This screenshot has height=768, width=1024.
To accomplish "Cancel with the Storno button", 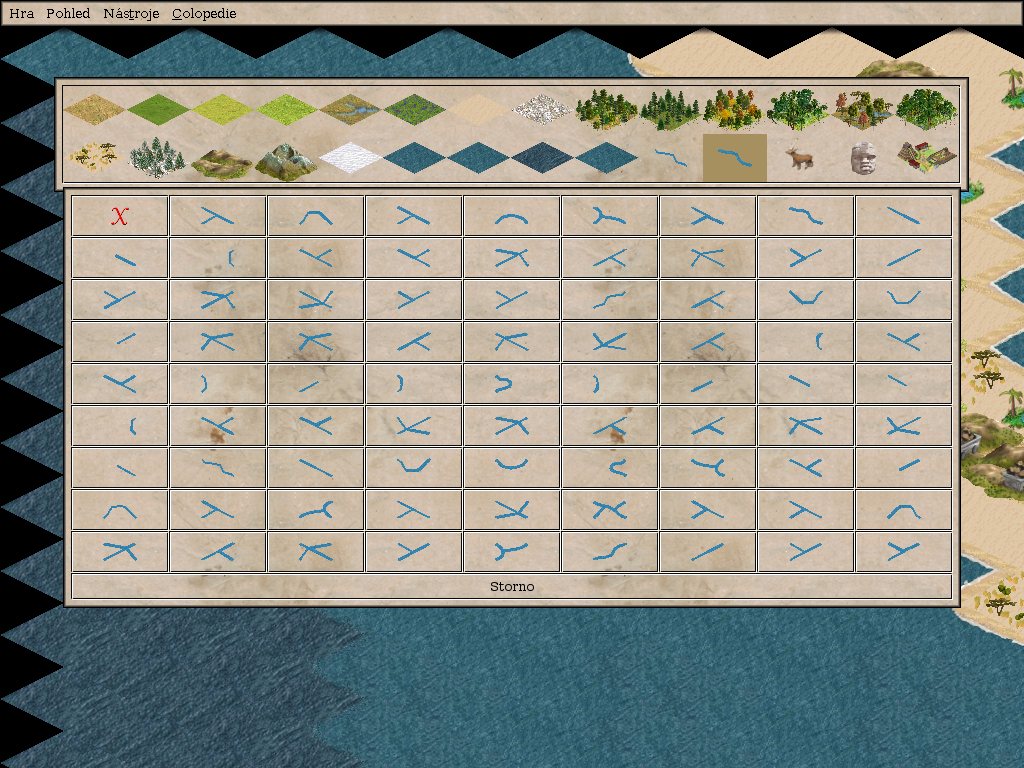I will (x=512, y=587).
